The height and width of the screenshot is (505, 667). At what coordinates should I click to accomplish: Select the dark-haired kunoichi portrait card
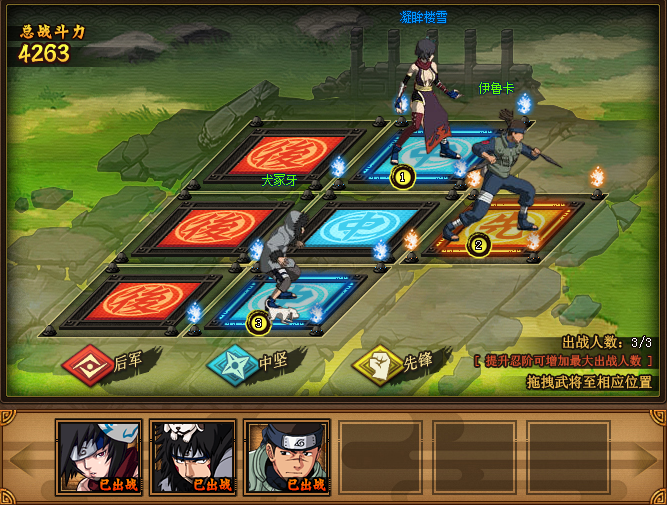(x=99, y=457)
